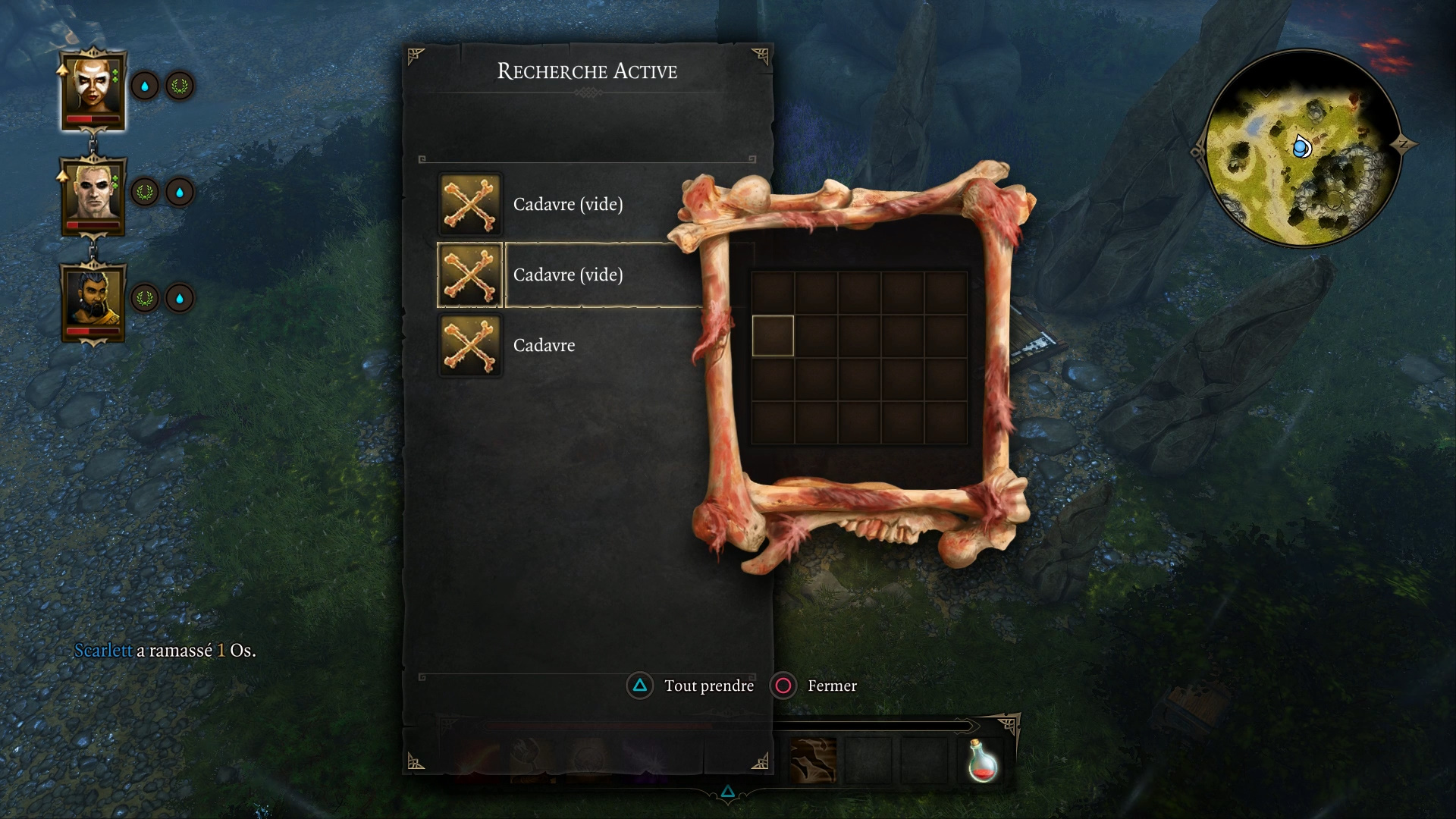Click the crossed bones icon next to Cadavre
This screenshot has height=819, width=1456.
tap(470, 345)
